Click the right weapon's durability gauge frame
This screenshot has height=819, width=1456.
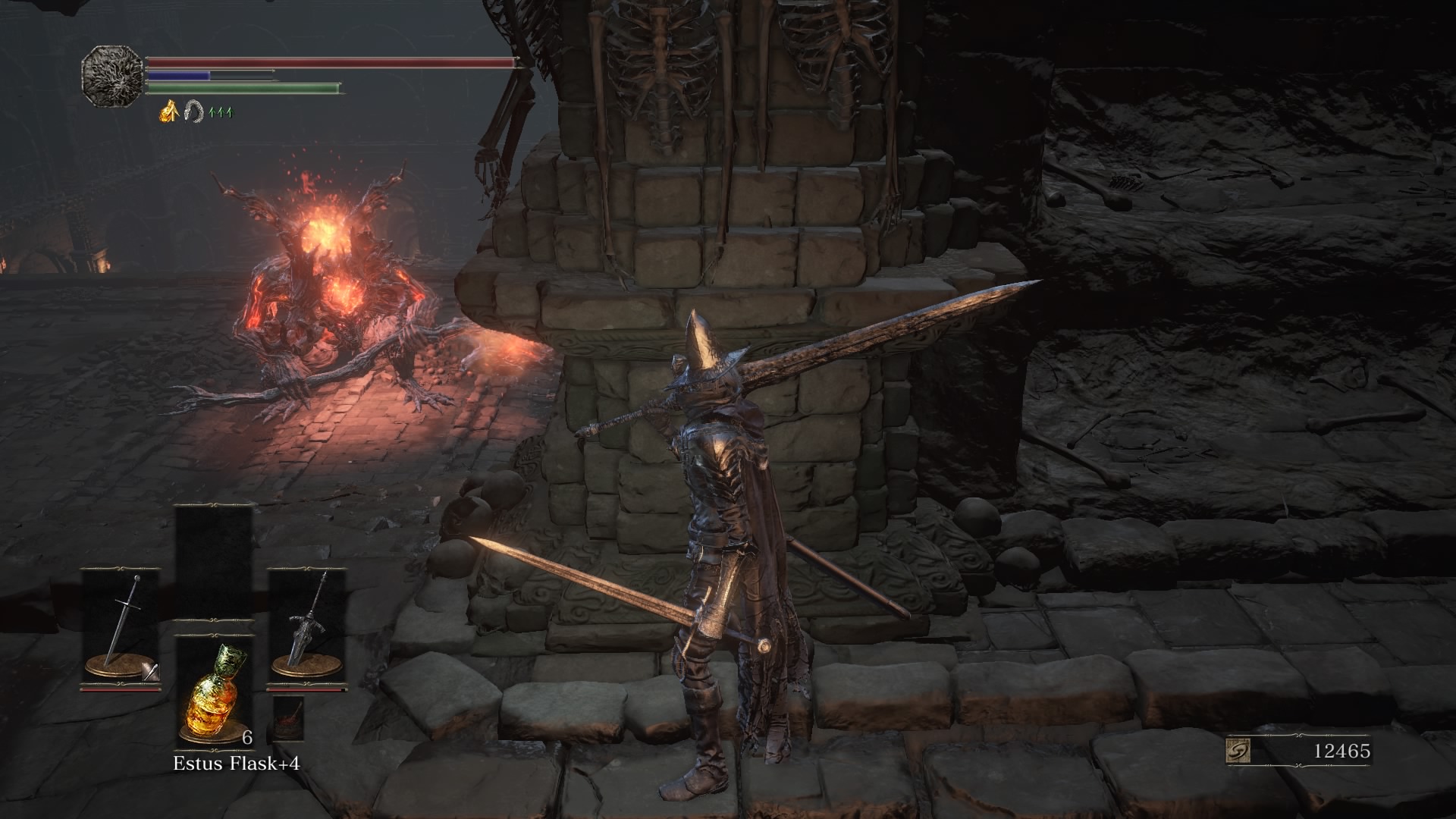click(305, 689)
